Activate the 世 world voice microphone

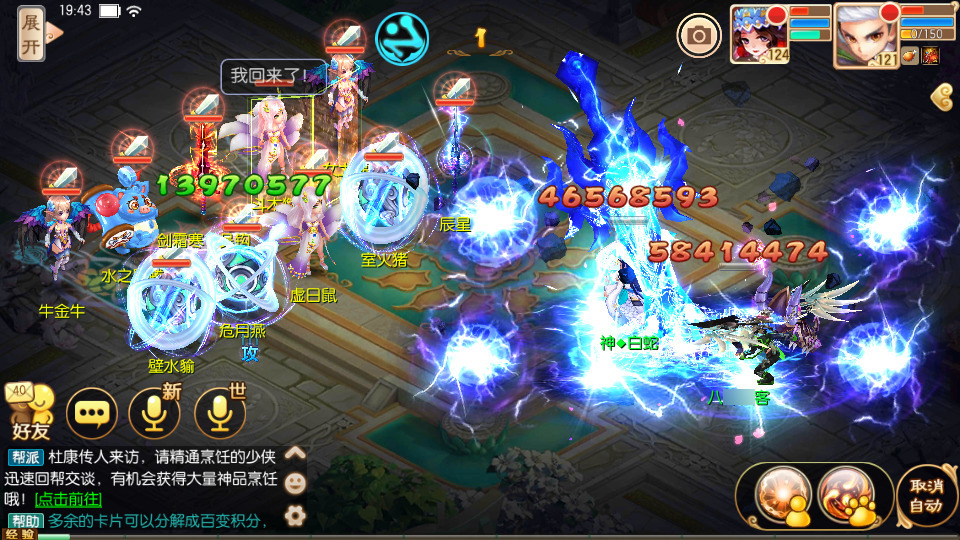[220, 412]
